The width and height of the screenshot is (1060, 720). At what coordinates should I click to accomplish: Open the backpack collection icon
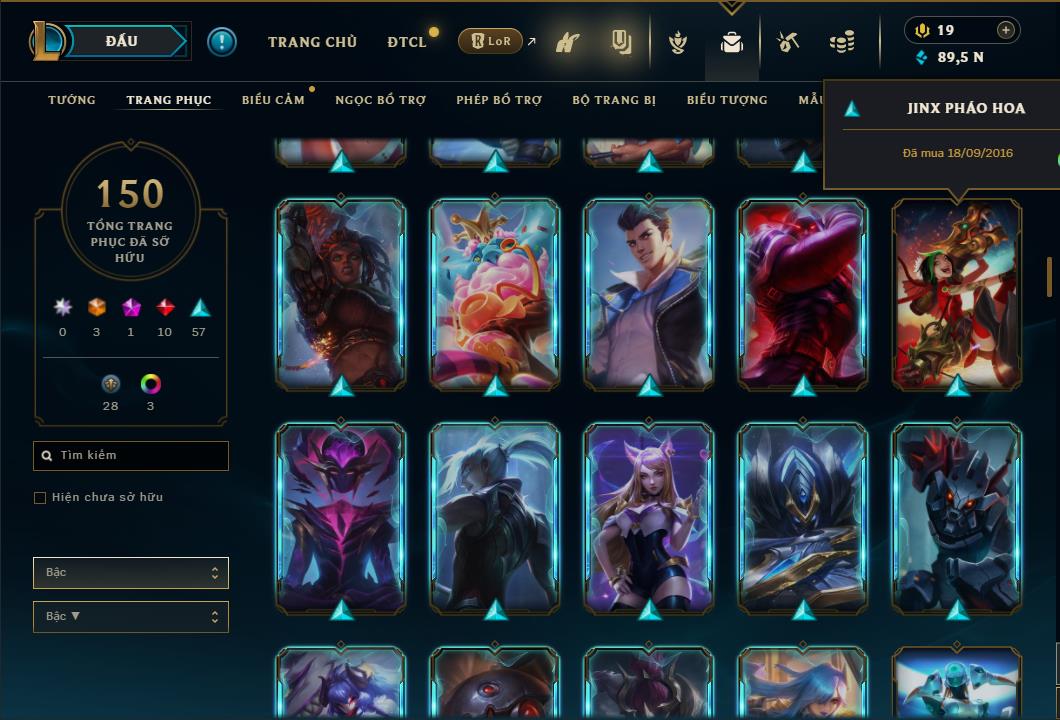(732, 43)
